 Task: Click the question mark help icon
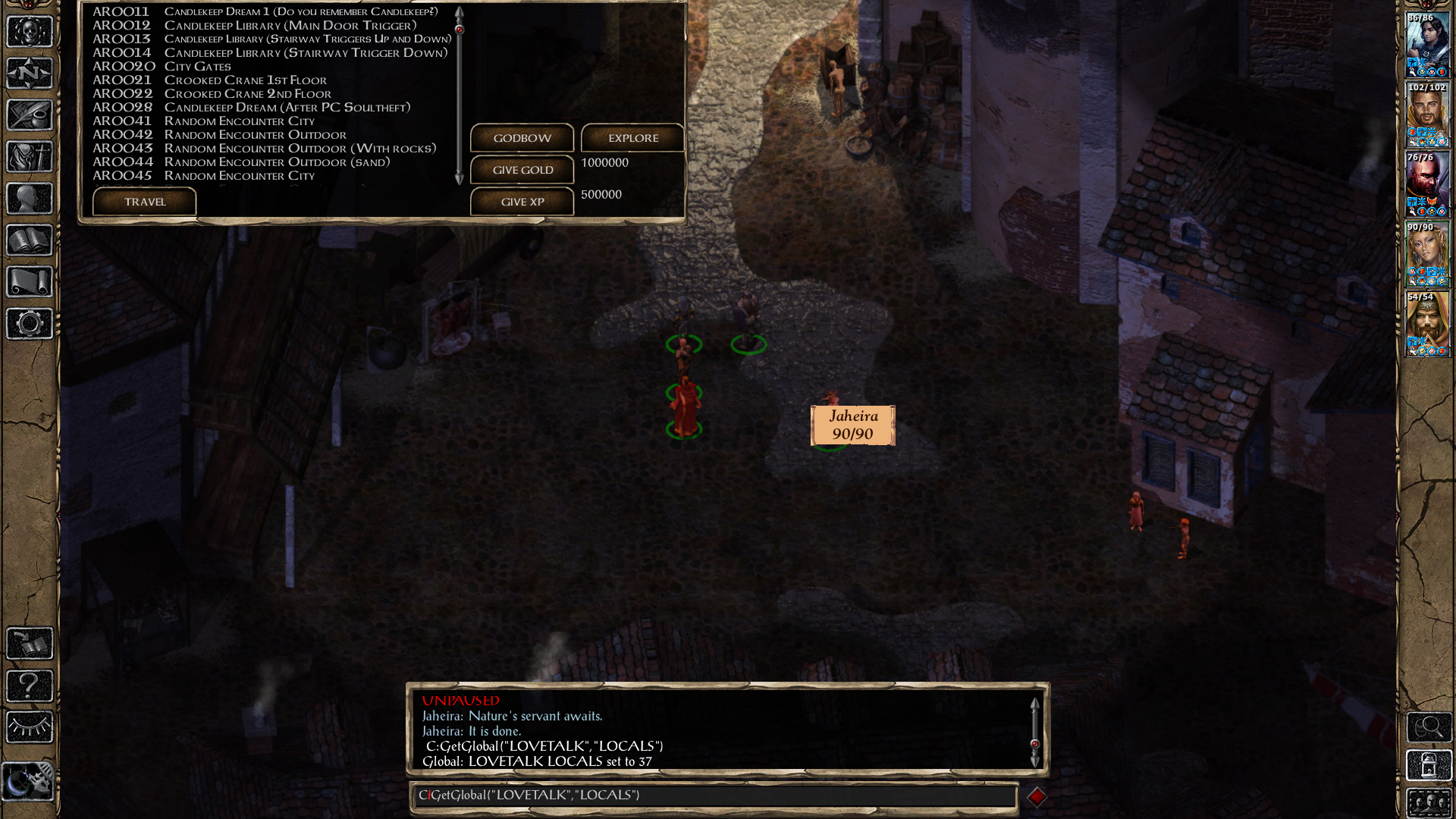pos(30,686)
